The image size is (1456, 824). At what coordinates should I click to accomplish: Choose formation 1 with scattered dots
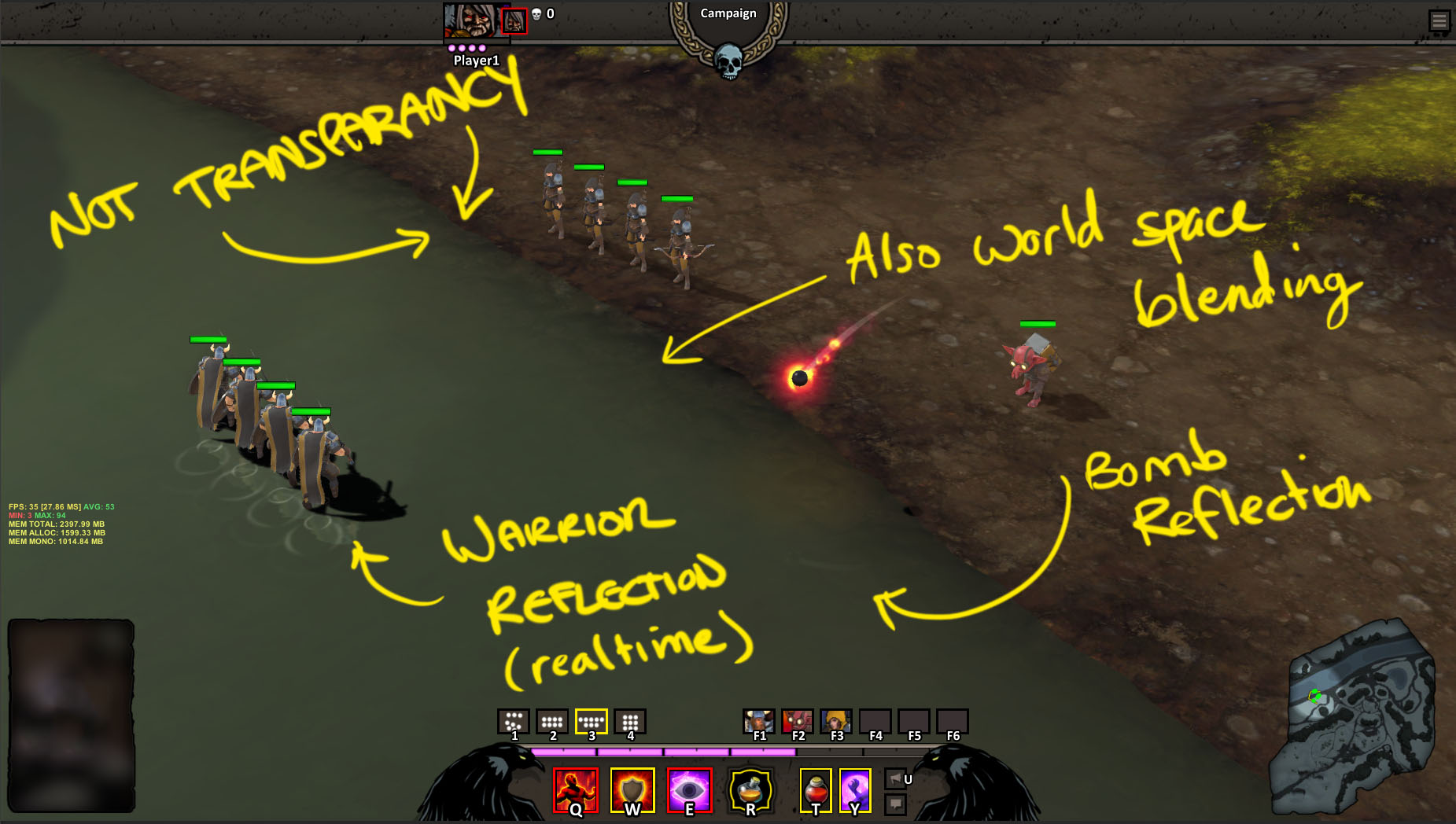pyautogui.click(x=514, y=721)
